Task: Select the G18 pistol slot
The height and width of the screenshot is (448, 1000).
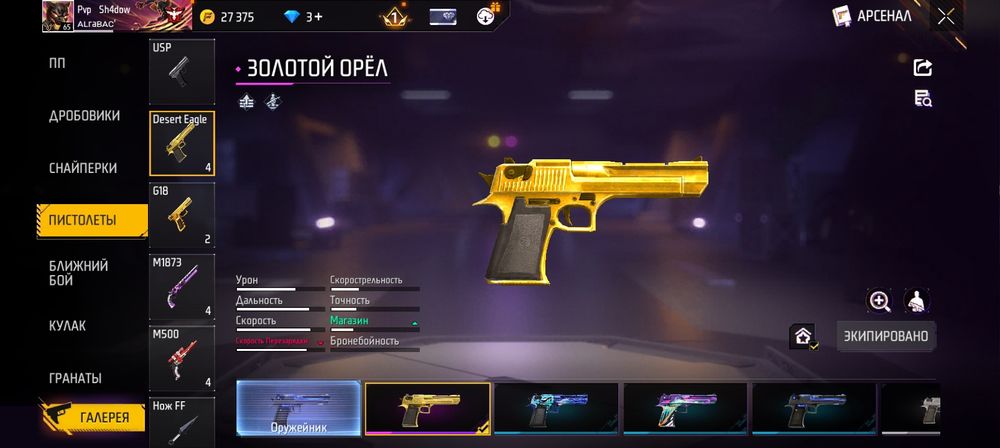Action: click(x=181, y=213)
